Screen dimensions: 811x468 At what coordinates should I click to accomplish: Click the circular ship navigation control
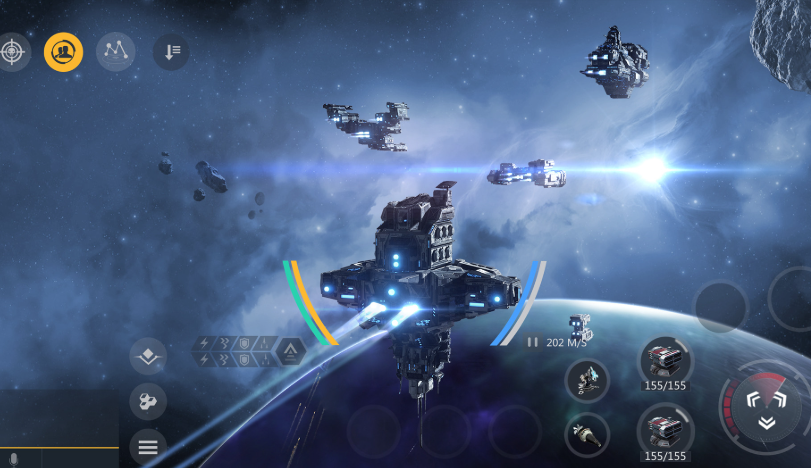(x=766, y=407)
